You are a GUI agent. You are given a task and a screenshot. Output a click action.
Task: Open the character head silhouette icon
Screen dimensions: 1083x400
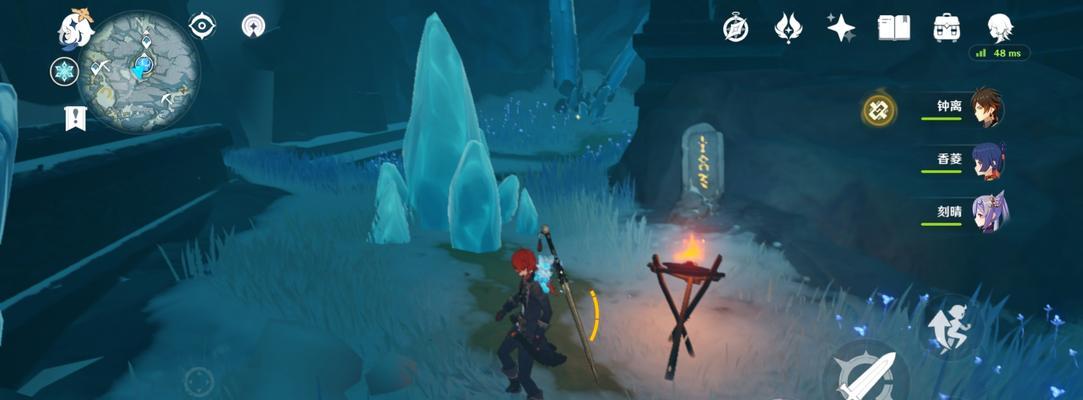[x=998, y=27]
